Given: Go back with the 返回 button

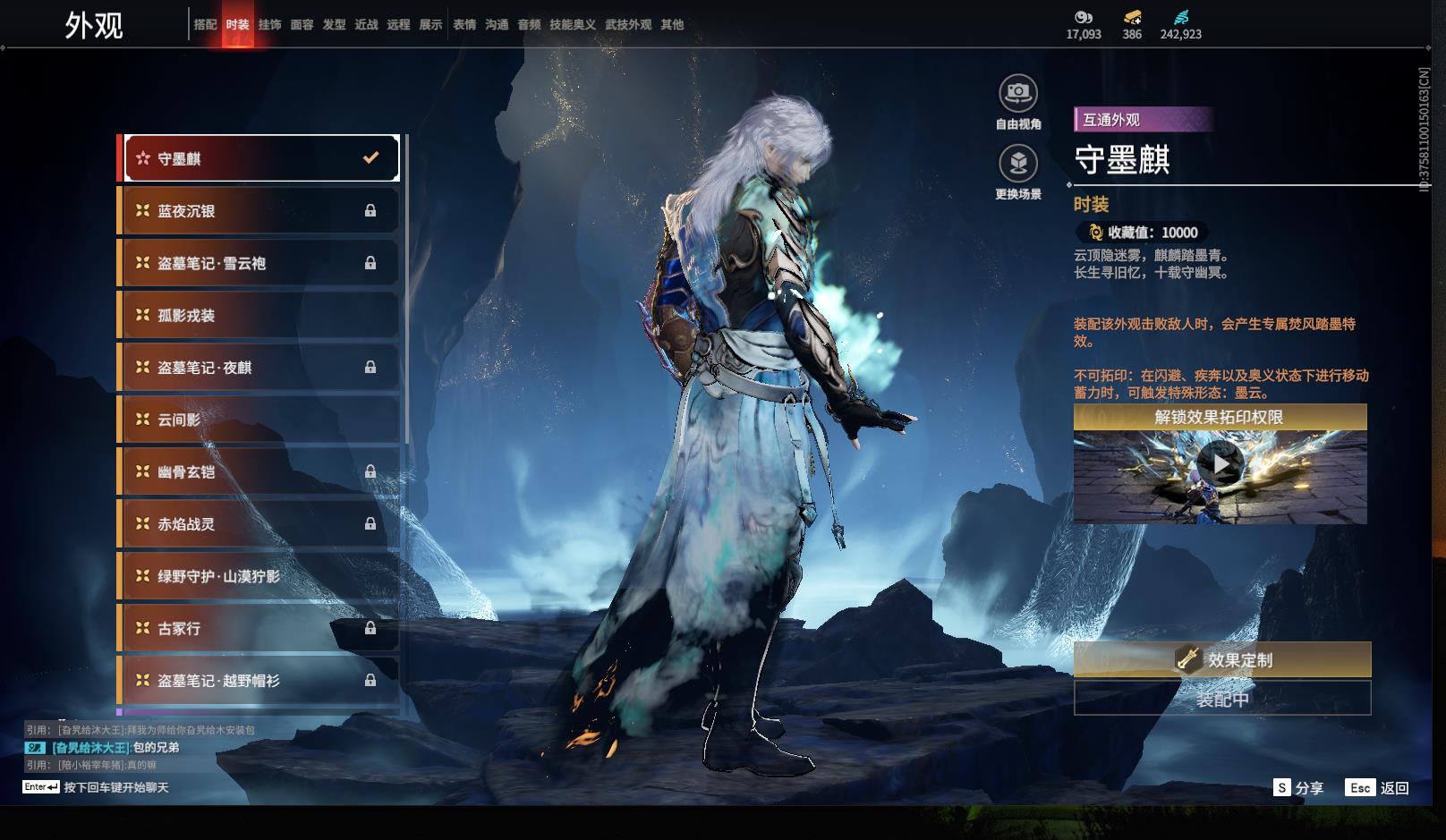Looking at the screenshot, I should 1378,787.
